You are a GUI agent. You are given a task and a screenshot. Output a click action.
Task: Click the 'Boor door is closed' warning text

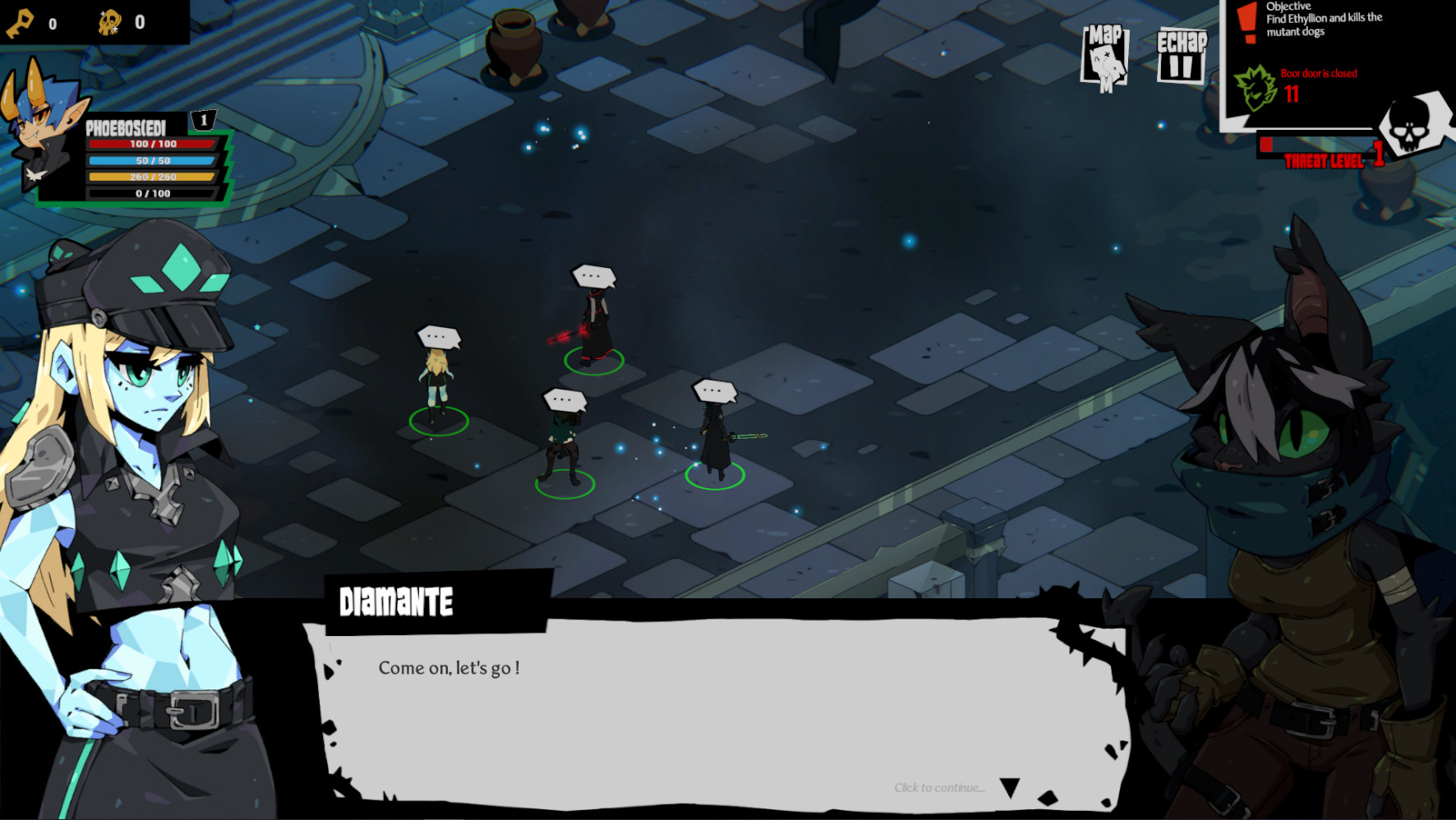1317,73
